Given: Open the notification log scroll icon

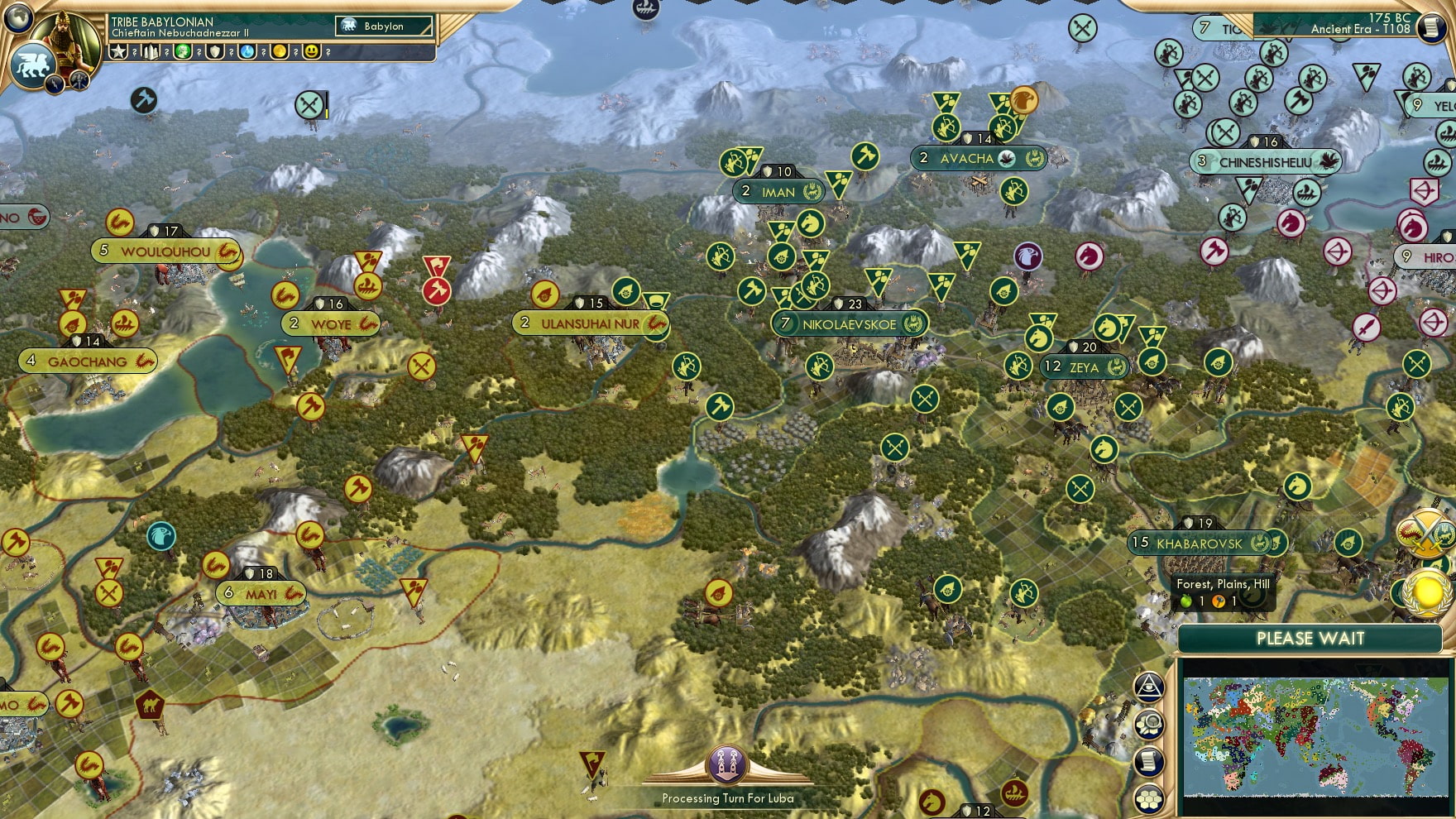Looking at the screenshot, I should (x=1148, y=759).
